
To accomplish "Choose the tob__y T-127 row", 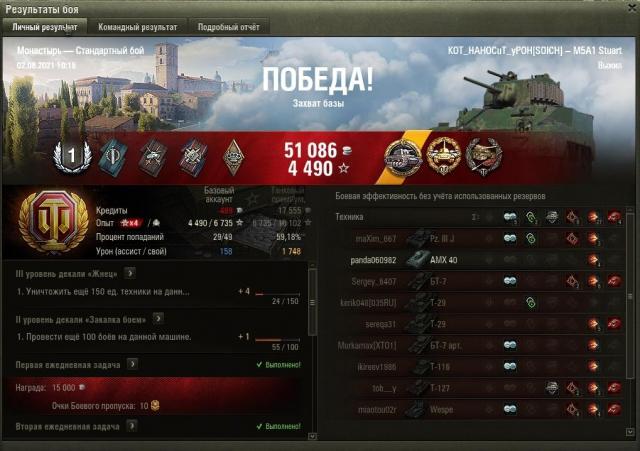I will click(x=472, y=388).
